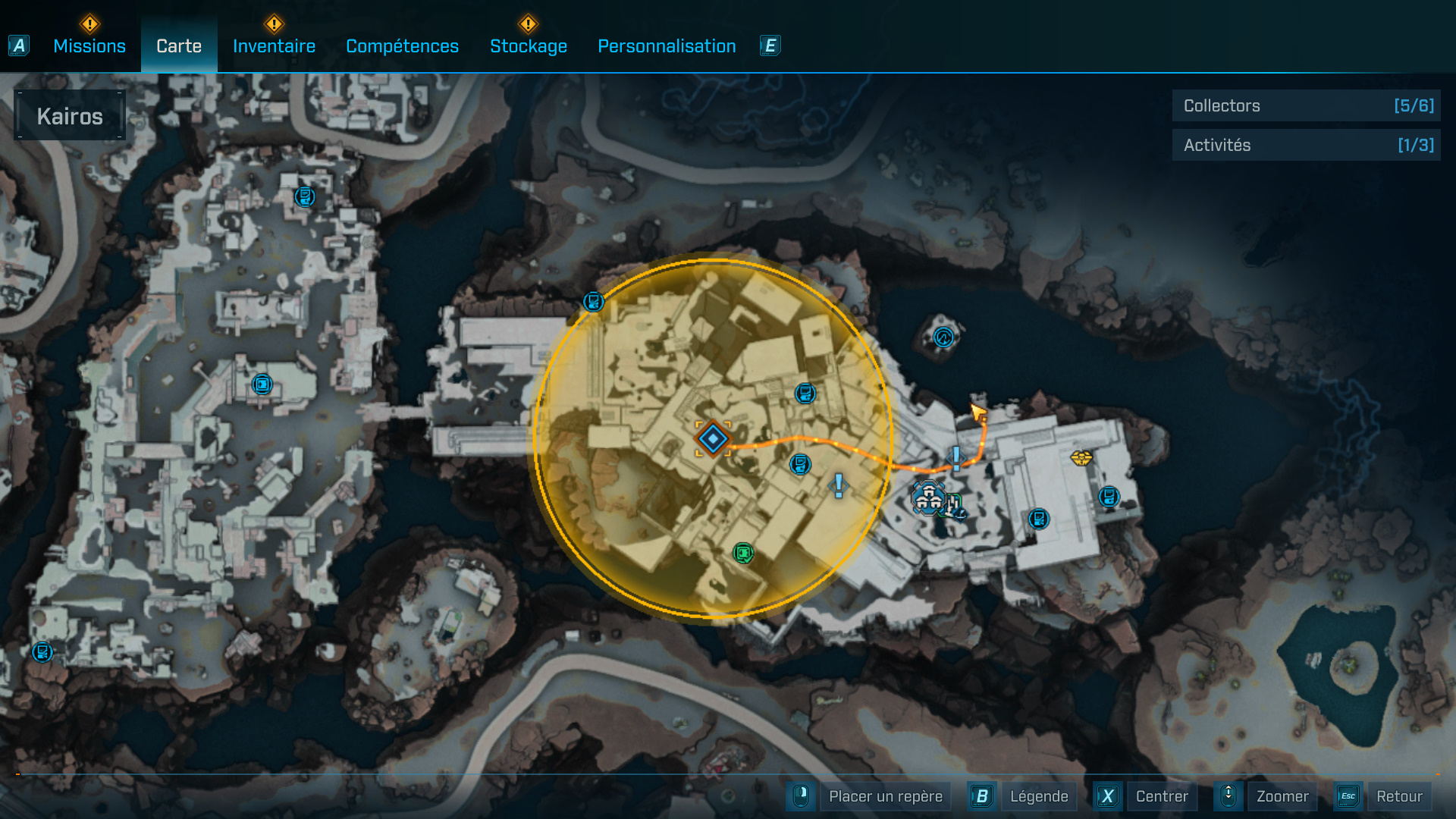This screenshot has width=1456, height=819.
Task: Switch to the Missions tab
Action: pos(89,46)
